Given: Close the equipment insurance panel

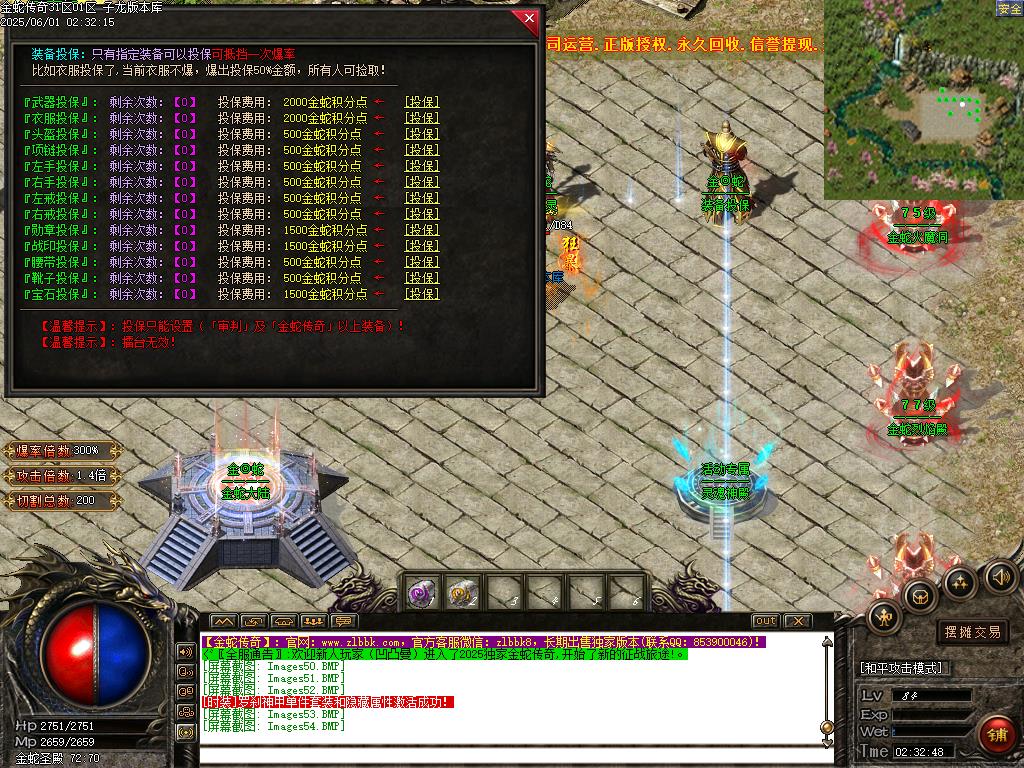Looking at the screenshot, I should pyautogui.click(x=527, y=20).
